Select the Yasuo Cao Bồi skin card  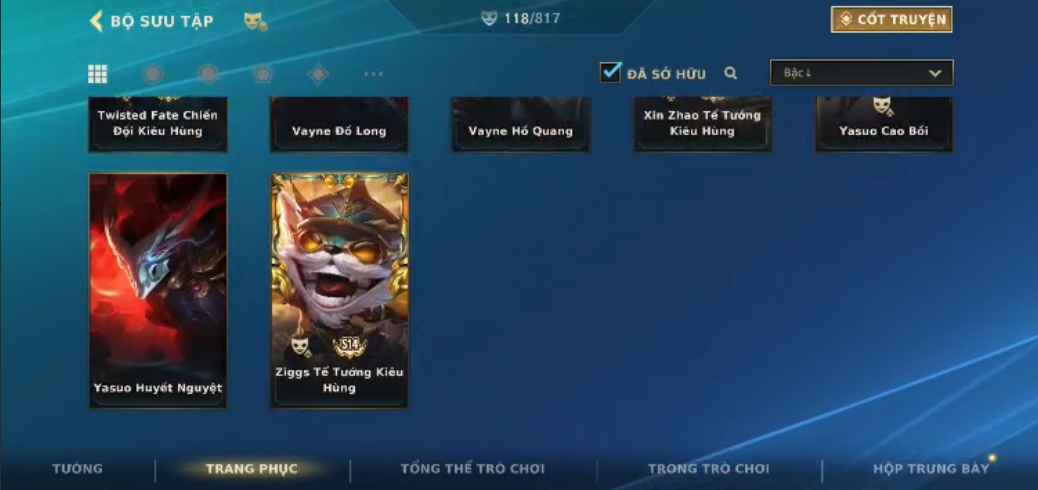tap(884, 125)
